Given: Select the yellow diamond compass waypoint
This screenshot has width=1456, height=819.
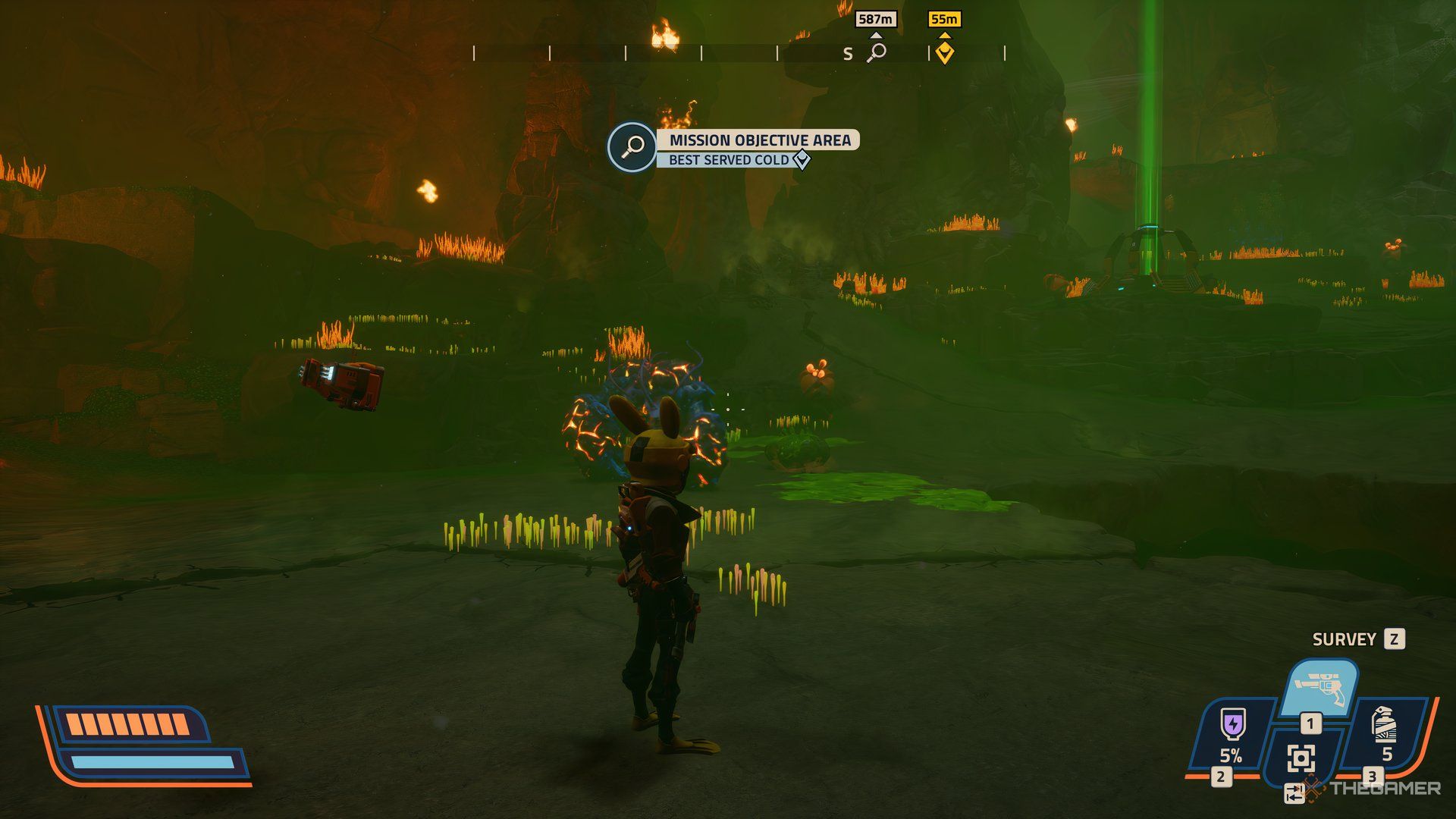Looking at the screenshot, I should [944, 52].
